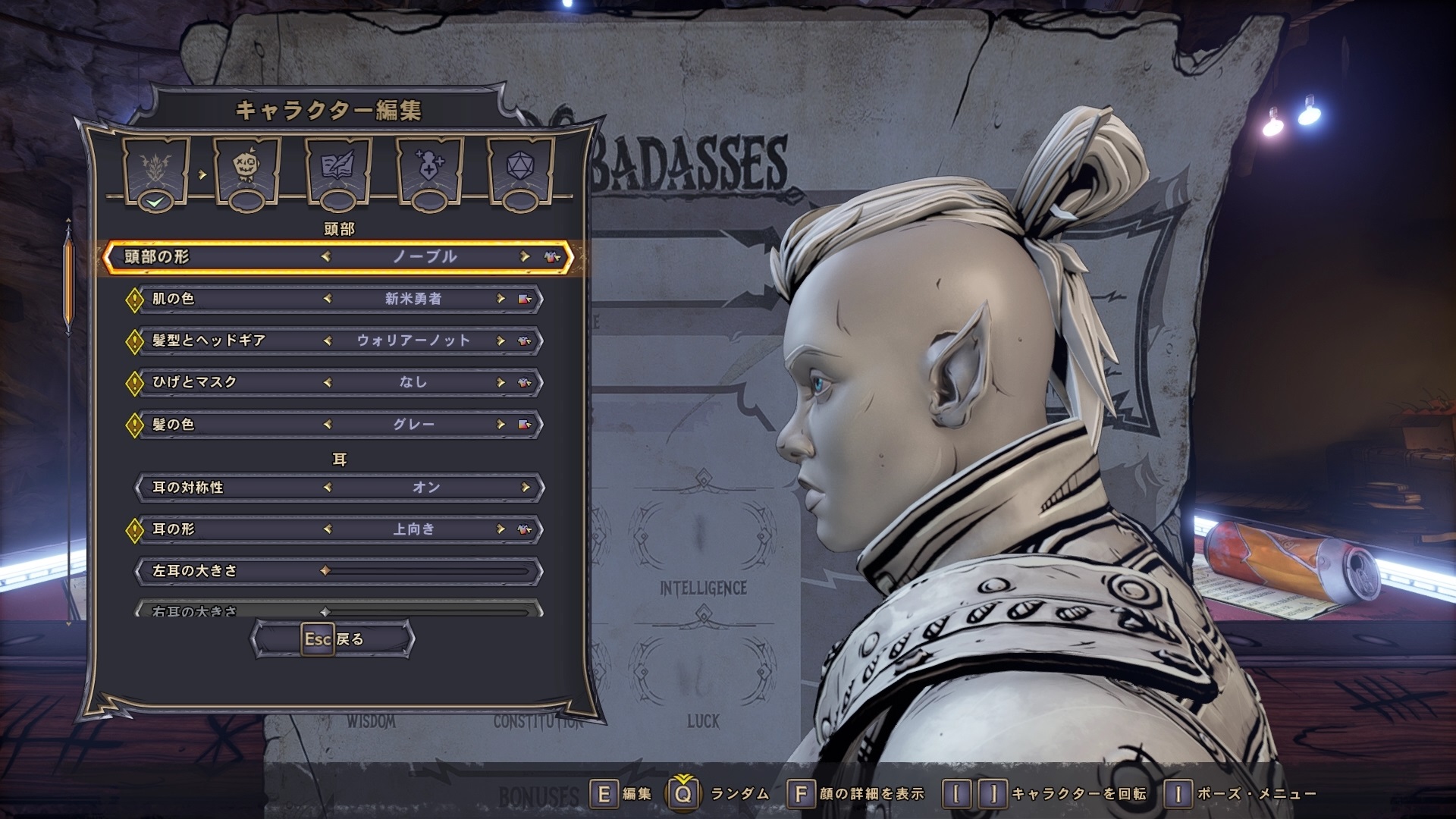The width and height of the screenshot is (1456, 819).
Task: Select the ひげとマスク row
Action: pyautogui.click(x=337, y=382)
